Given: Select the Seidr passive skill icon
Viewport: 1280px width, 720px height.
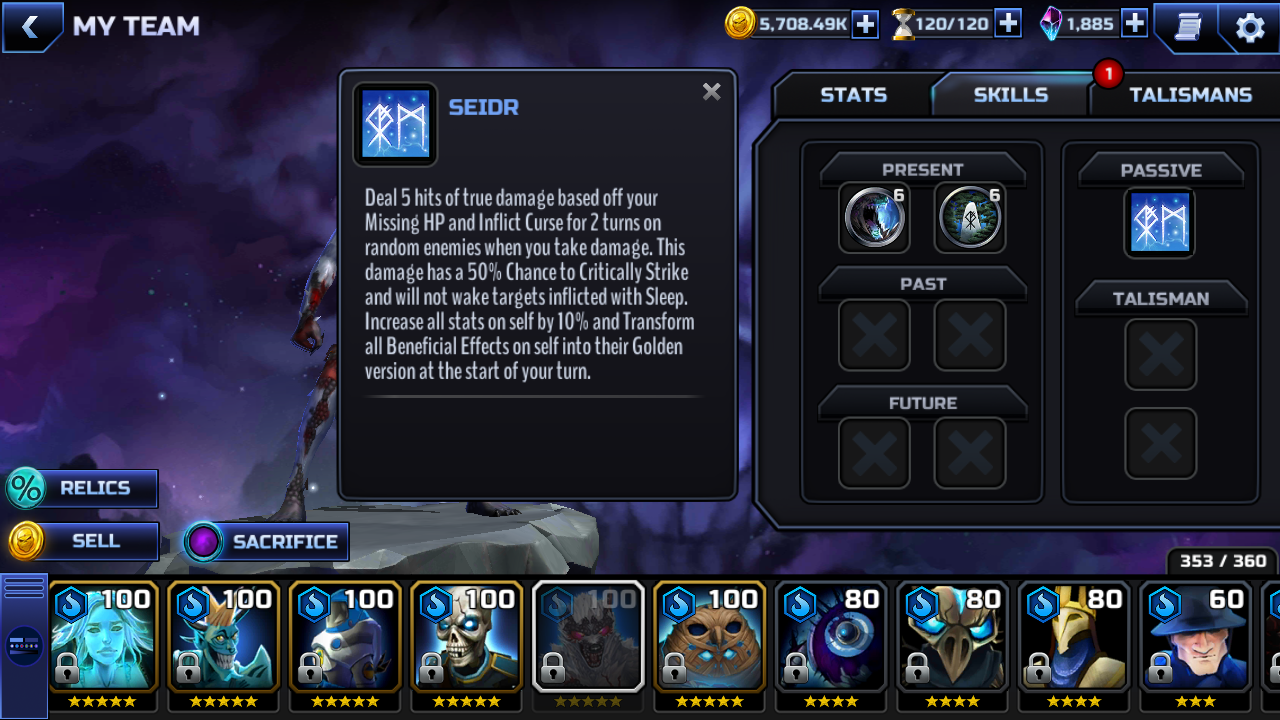Looking at the screenshot, I should click(x=1160, y=222).
